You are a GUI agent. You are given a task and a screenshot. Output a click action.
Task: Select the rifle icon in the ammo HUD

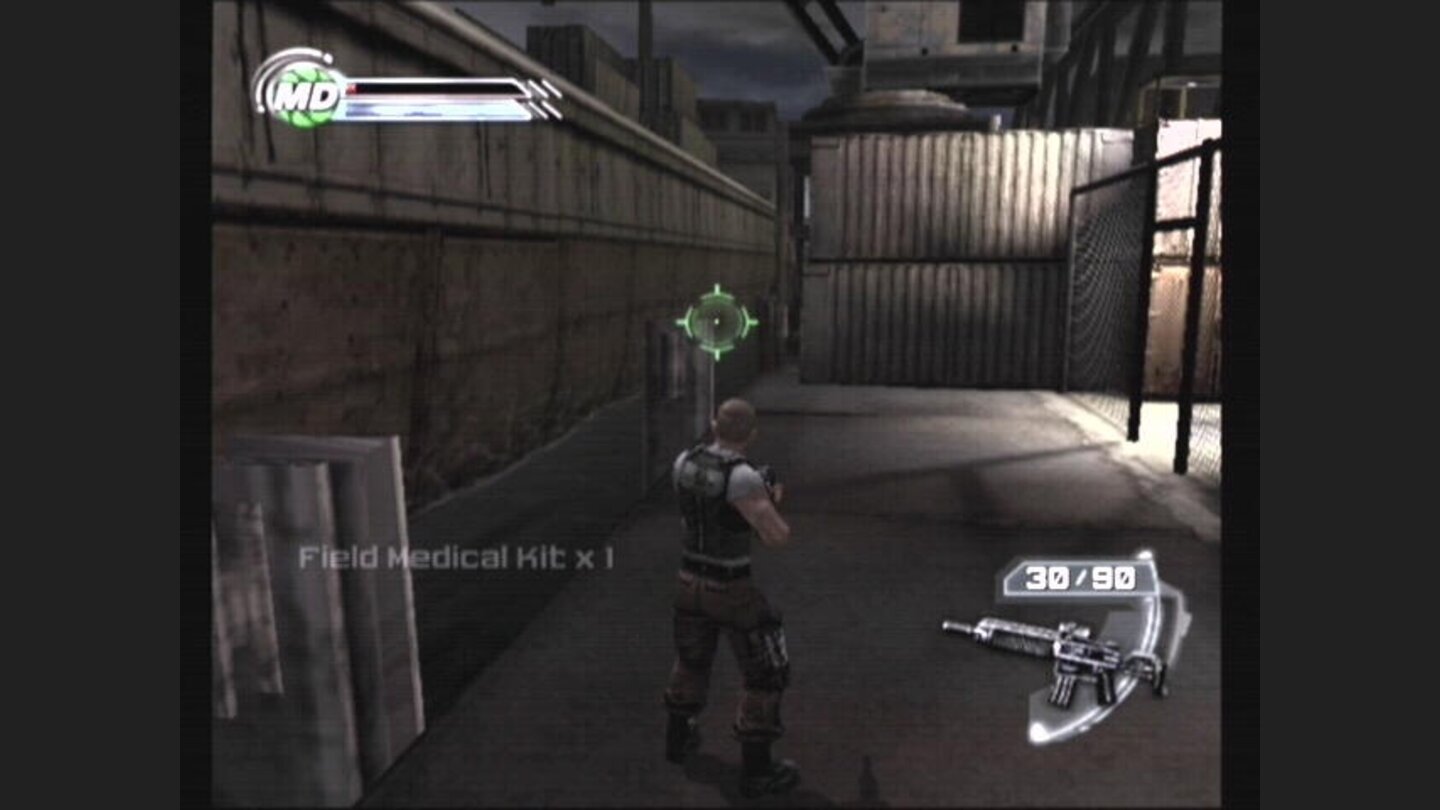[1050, 655]
